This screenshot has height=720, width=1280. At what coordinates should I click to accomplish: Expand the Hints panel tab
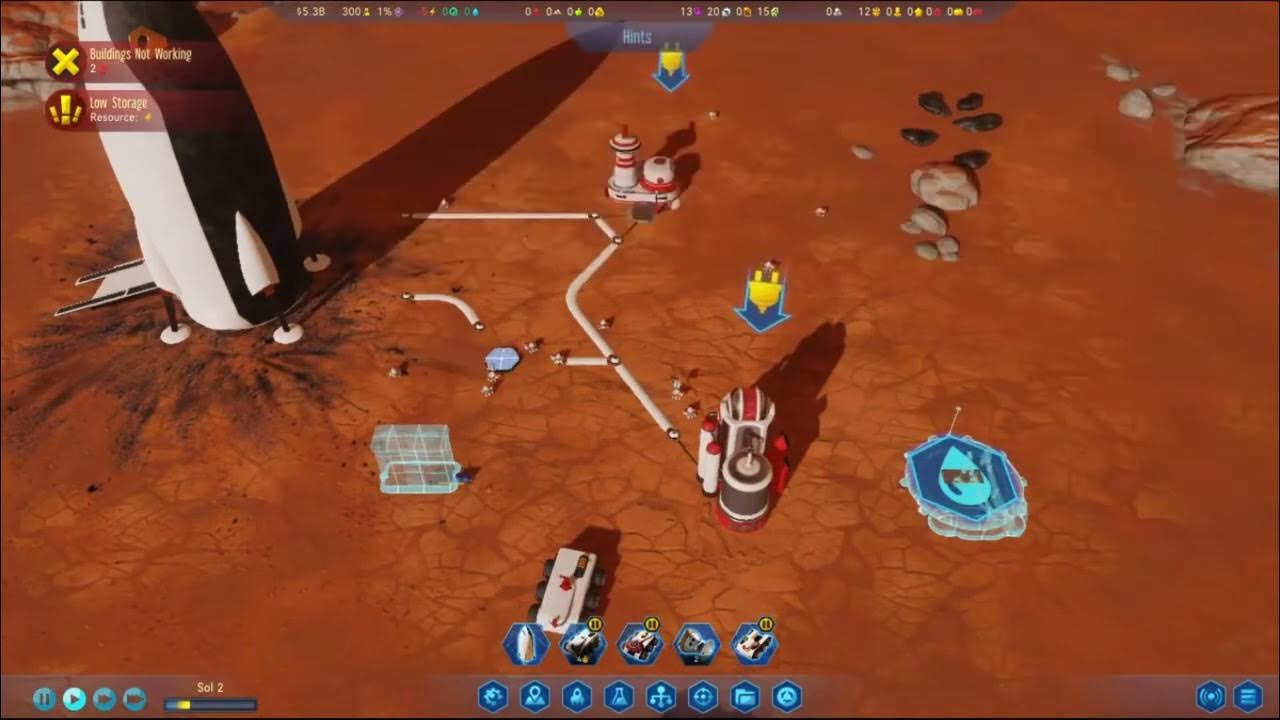click(x=637, y=37)
